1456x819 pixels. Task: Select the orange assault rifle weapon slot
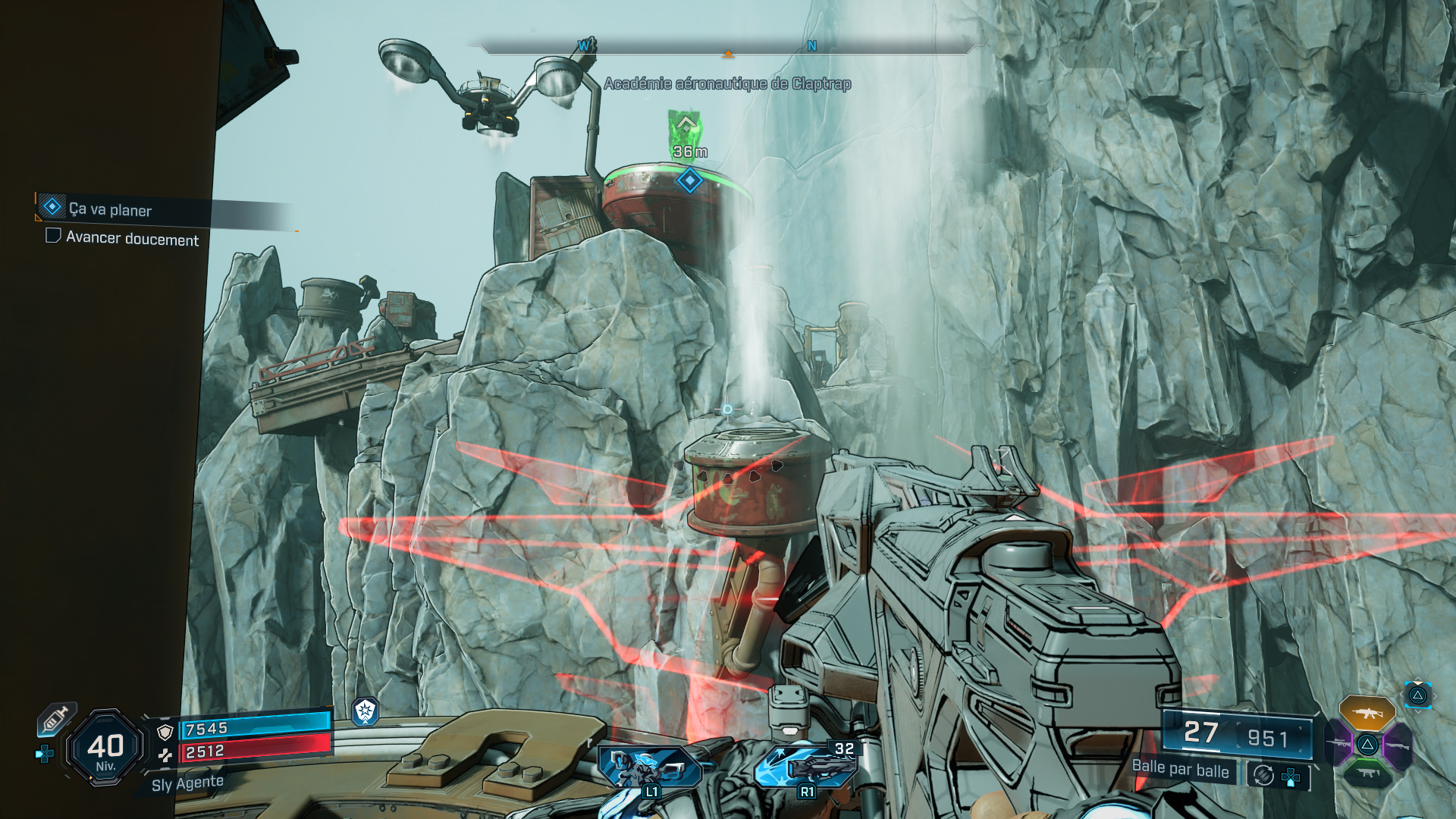pyautogui.click(x=1367, y=713)
